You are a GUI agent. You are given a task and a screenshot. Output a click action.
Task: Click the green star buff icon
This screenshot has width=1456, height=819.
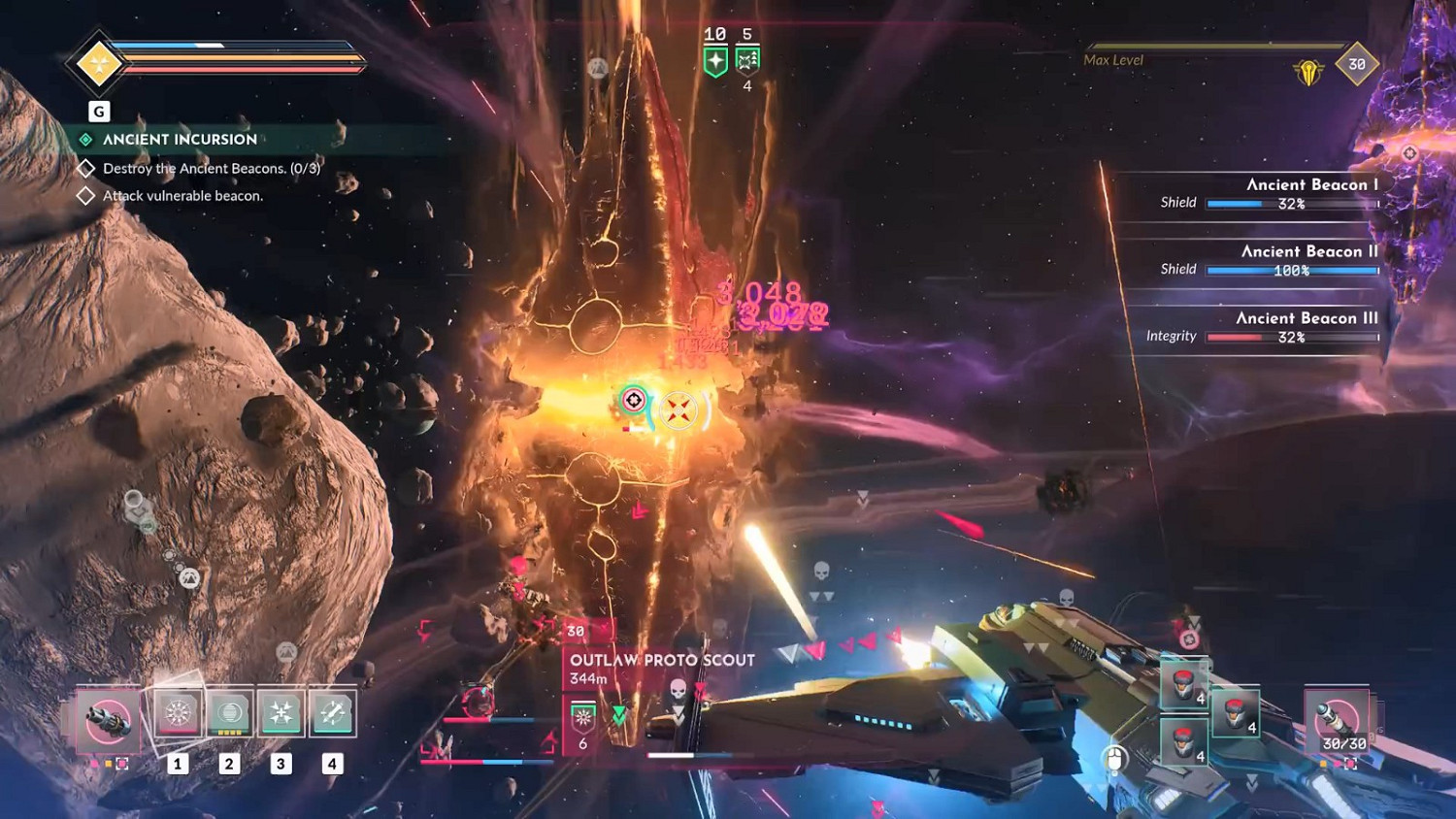[715, 61]
